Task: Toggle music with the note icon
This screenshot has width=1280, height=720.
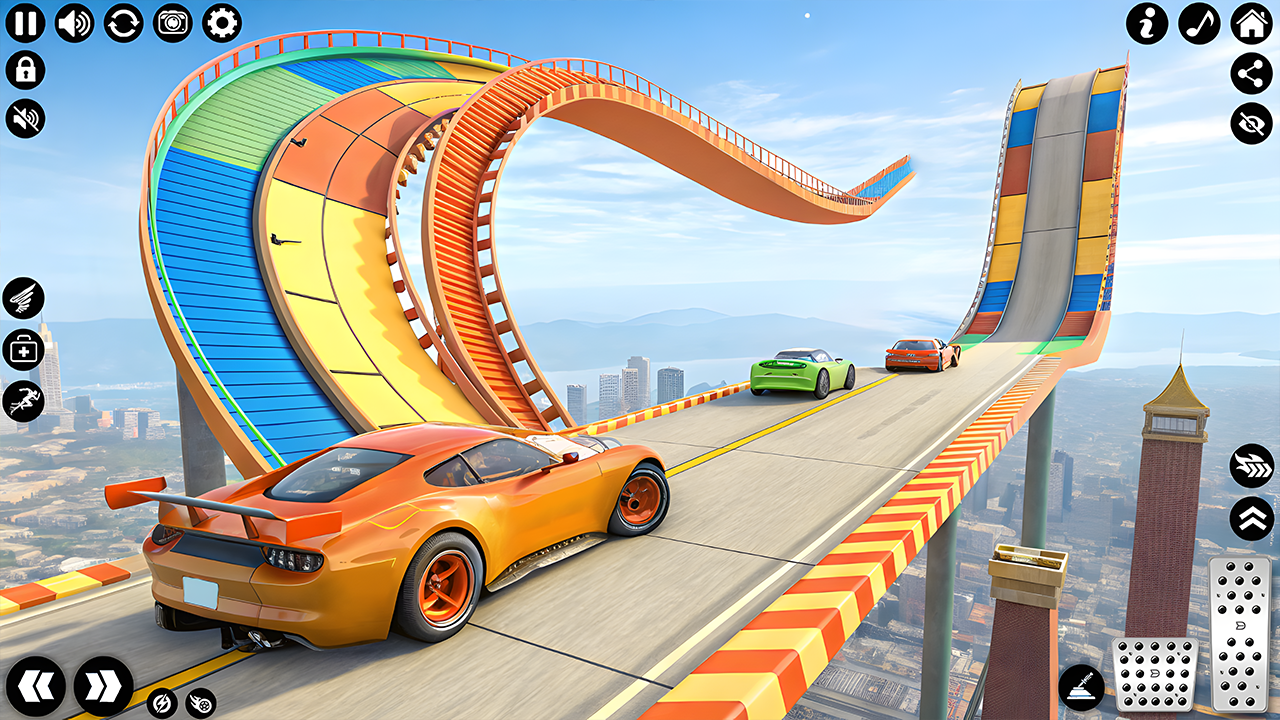Action: [x=1199, y=23]
